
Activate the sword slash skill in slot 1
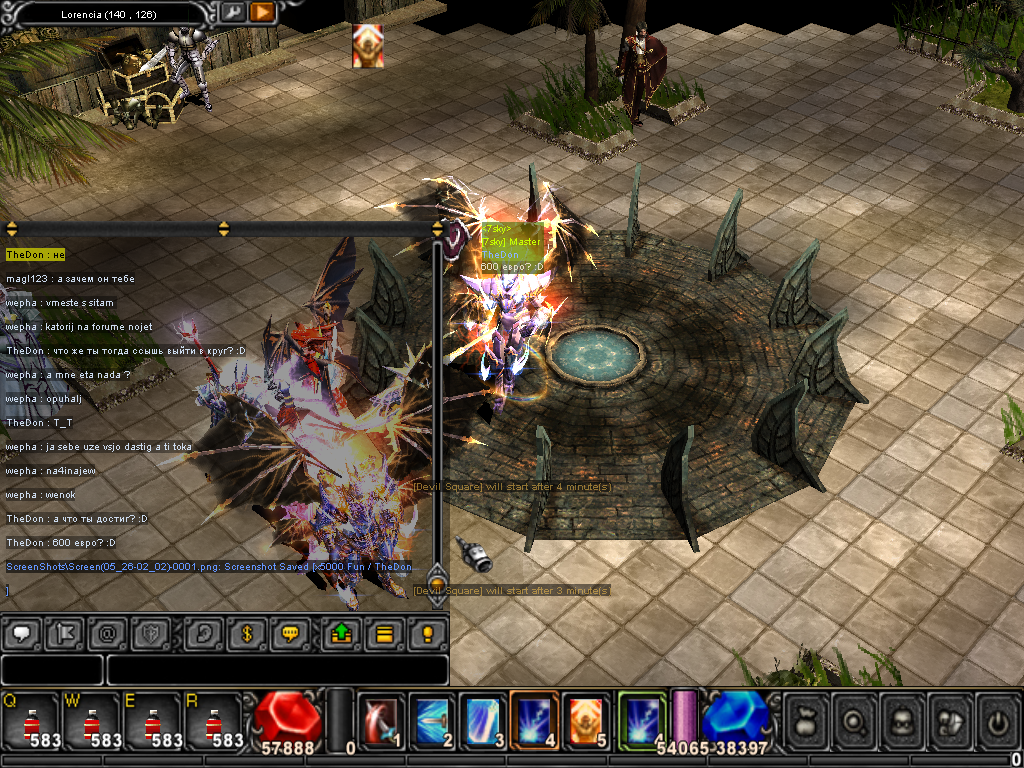point(381,720)
